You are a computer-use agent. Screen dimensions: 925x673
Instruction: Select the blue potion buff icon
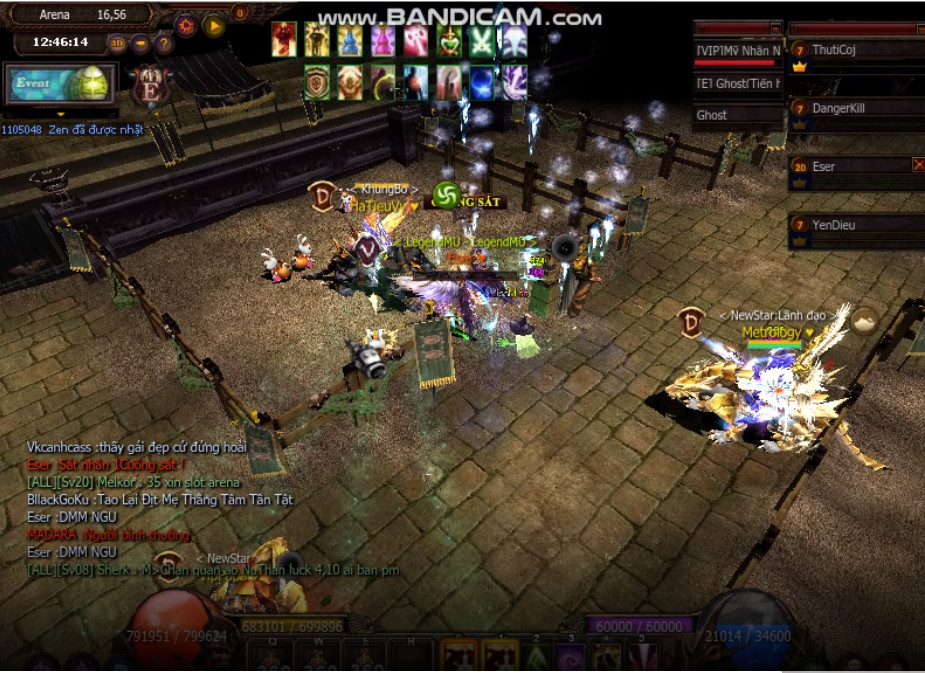[350, 40]
